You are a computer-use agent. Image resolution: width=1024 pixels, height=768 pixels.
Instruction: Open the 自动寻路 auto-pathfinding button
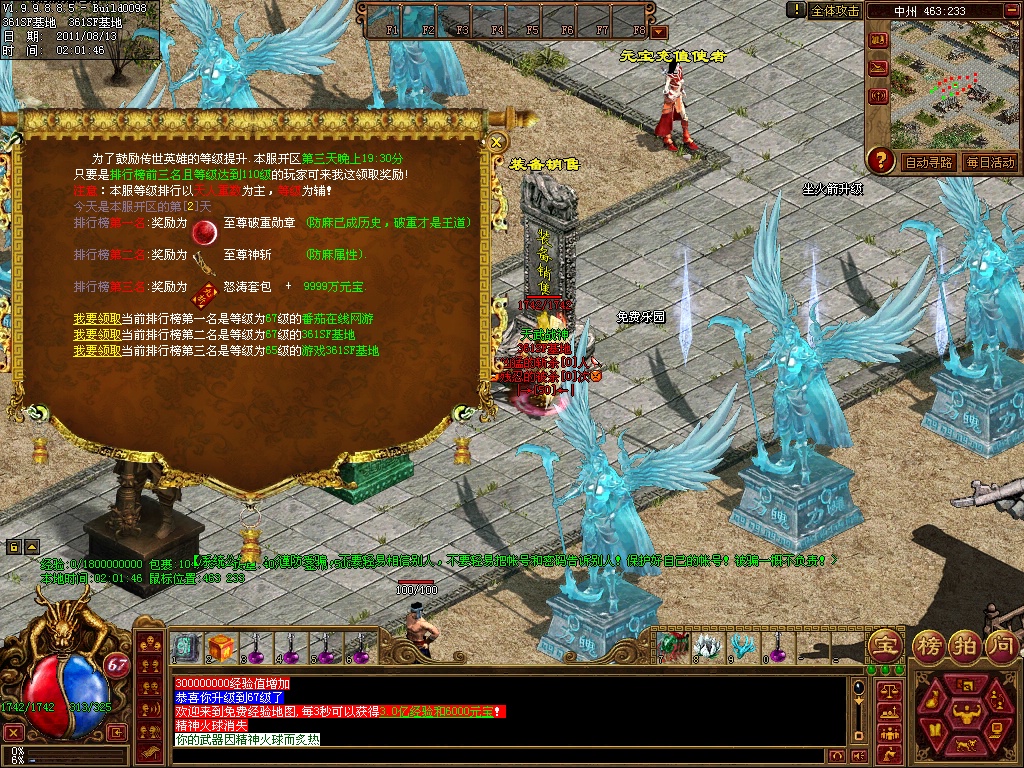(929, 162)
